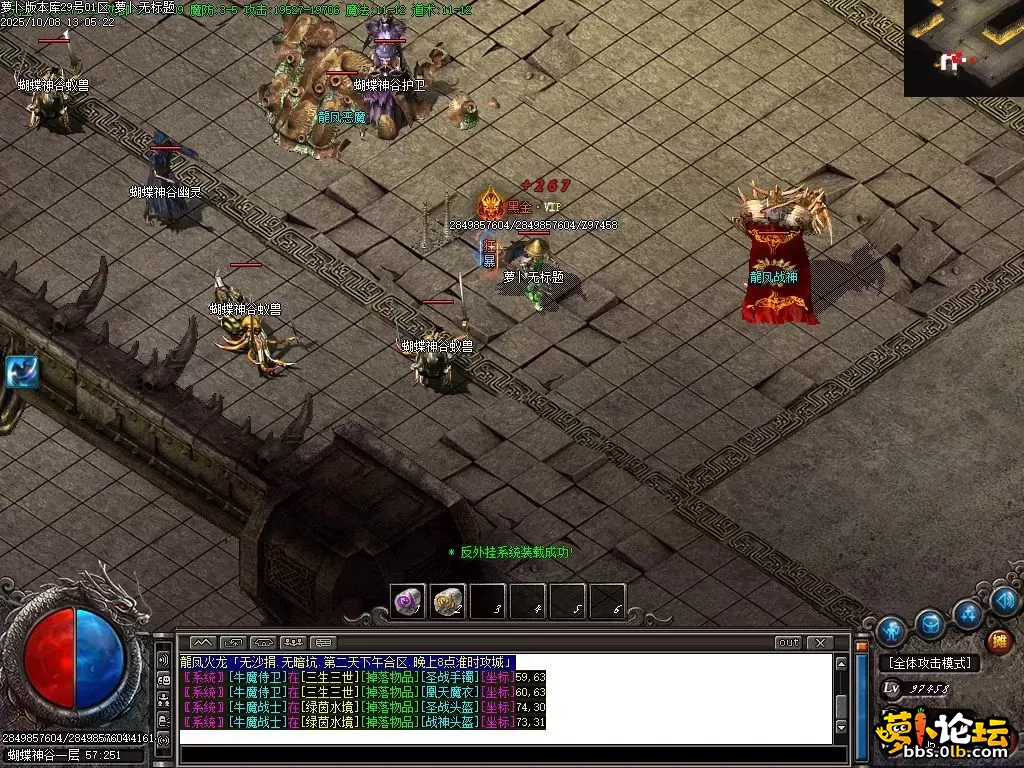Open the orange 摊 stall button
This screenshot has height=768, width=1024.
[998, 641]
